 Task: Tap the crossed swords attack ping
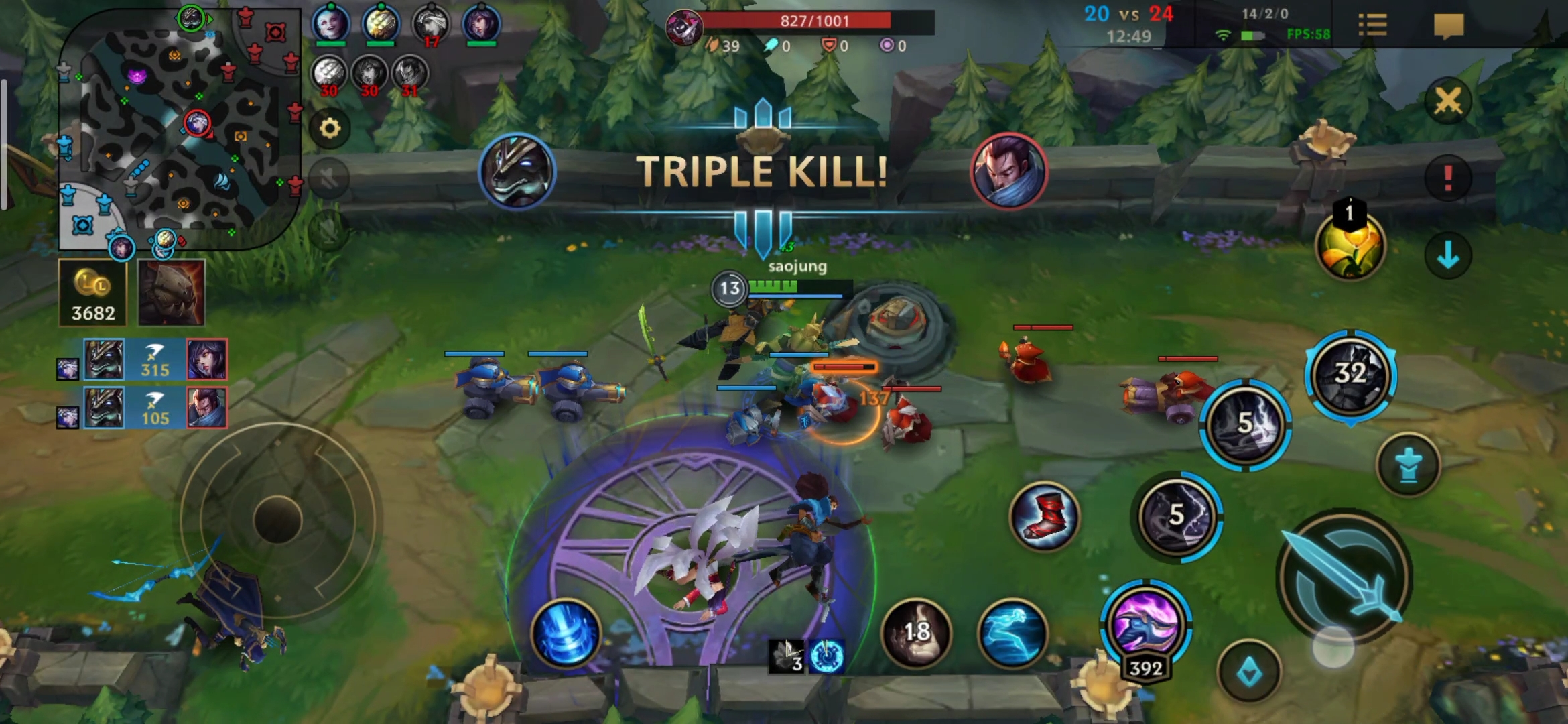pos(1448,101)
